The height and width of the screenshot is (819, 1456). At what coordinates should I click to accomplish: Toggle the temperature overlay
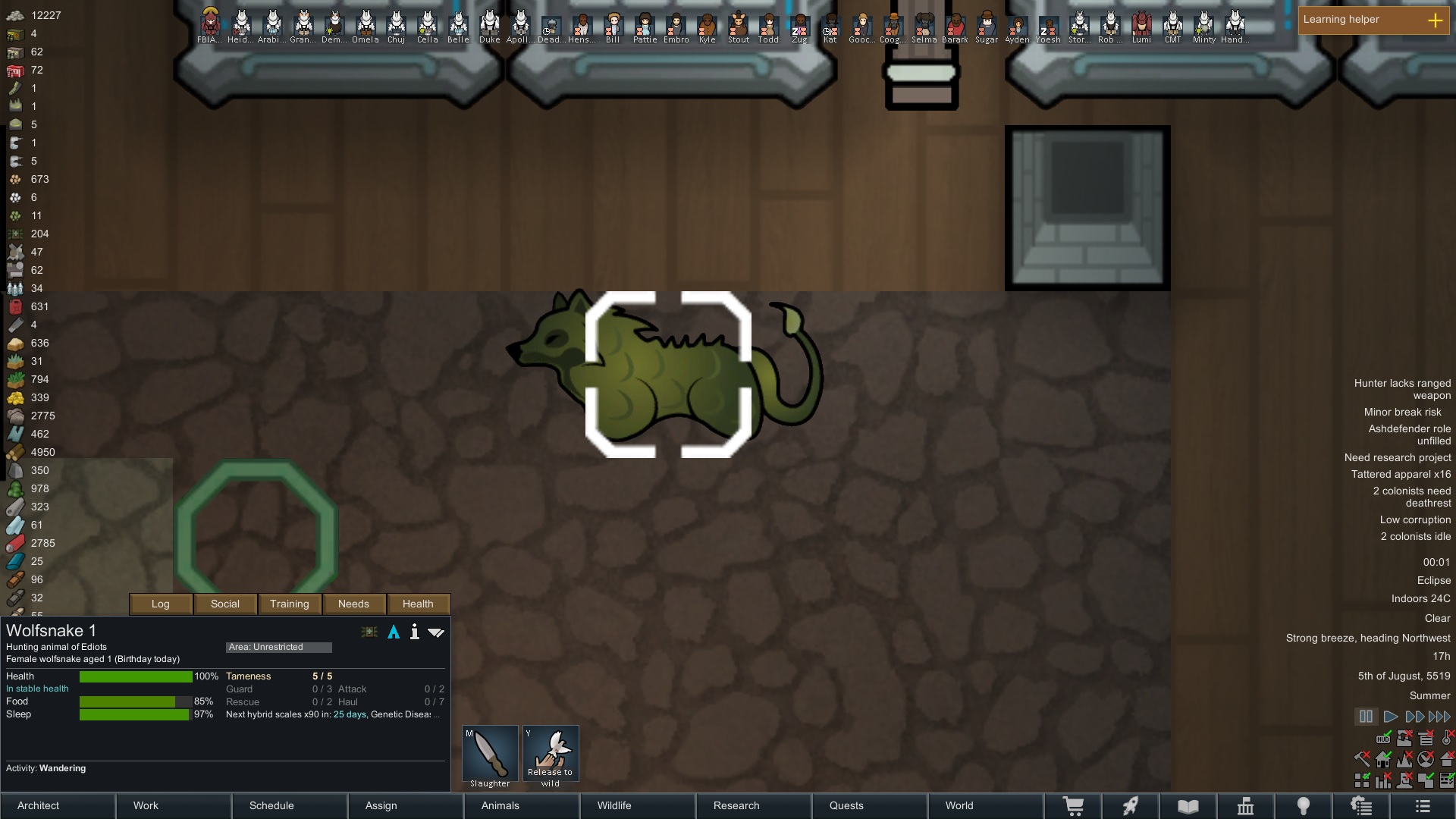click(1446, 738)
